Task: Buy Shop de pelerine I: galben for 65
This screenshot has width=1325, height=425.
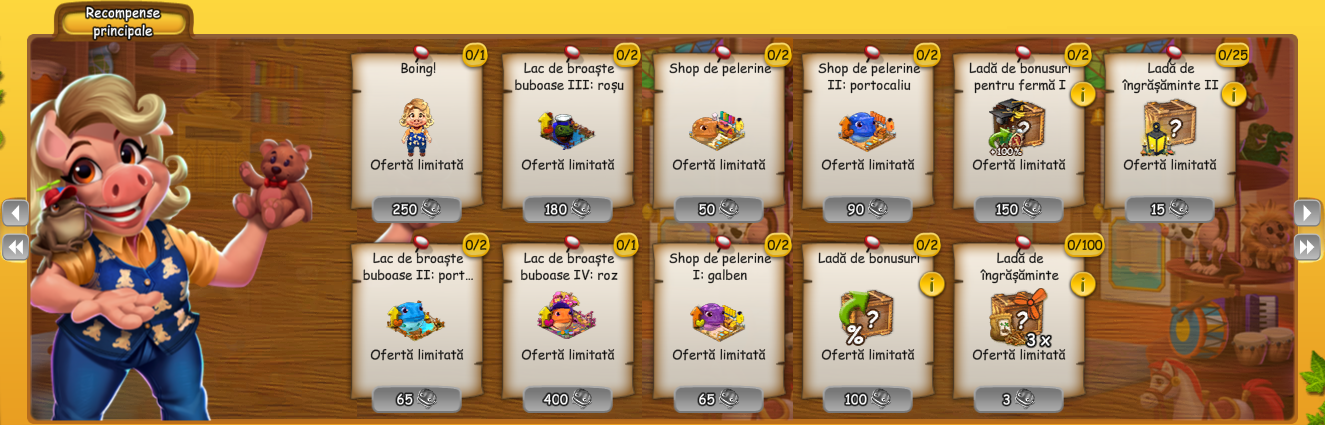Action: tap(718, 399)
